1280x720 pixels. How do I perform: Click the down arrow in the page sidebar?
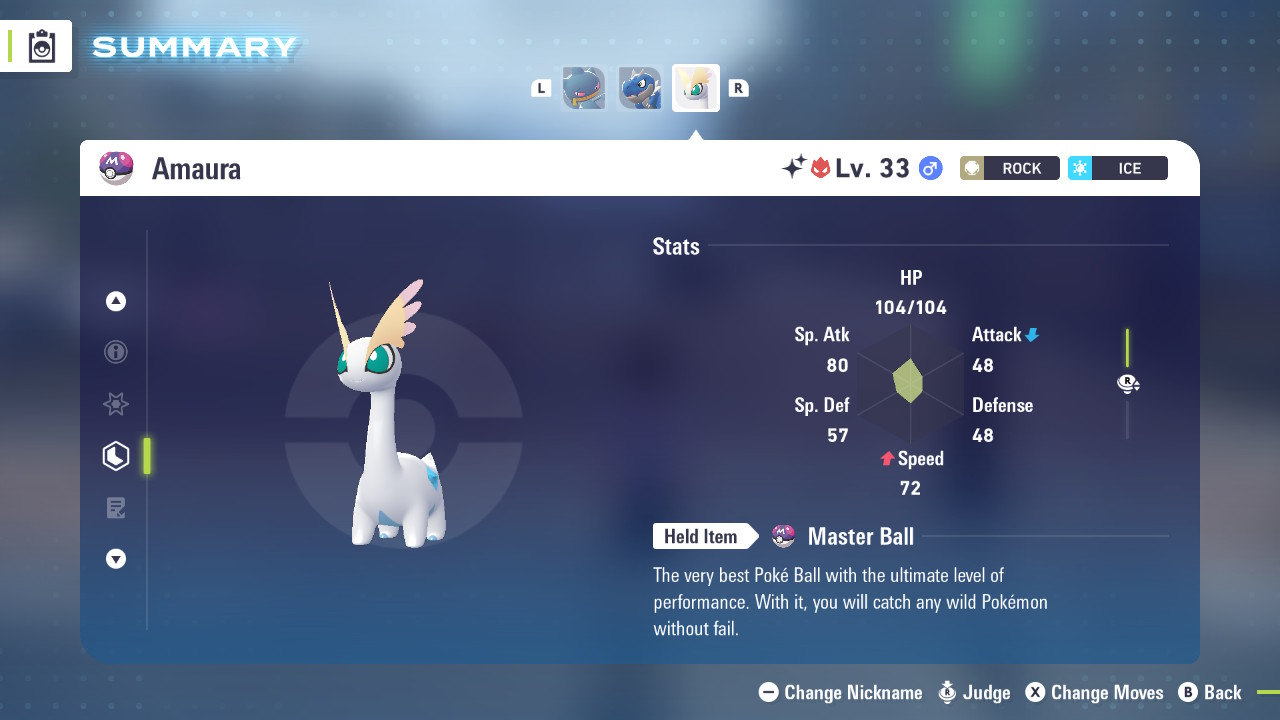point(116,559)
